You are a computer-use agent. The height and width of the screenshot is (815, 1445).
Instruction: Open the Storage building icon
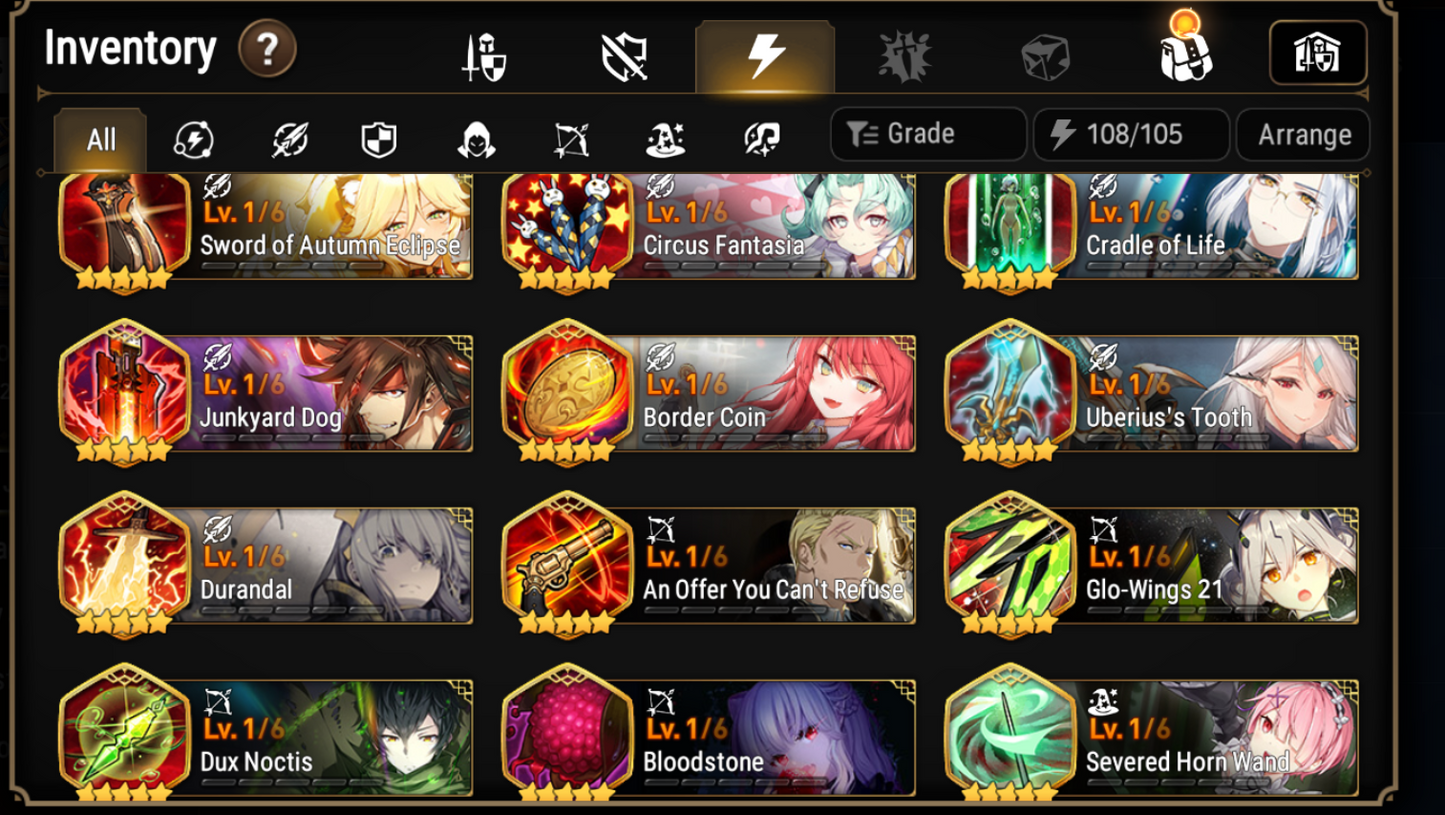point(1318,52)
